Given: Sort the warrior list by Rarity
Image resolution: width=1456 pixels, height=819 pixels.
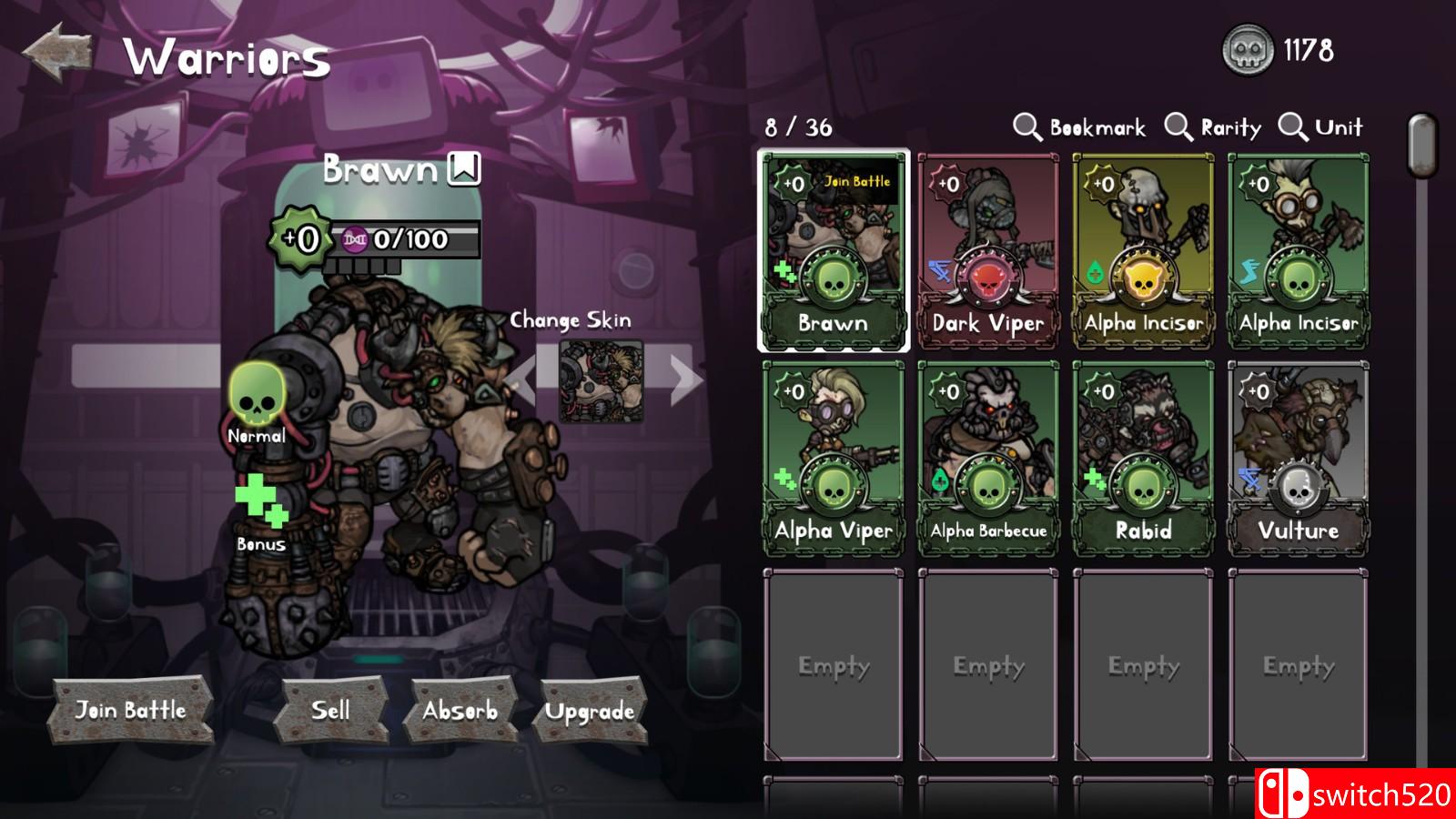Looking at the screenshot, I should click(x=1214, y=127).
